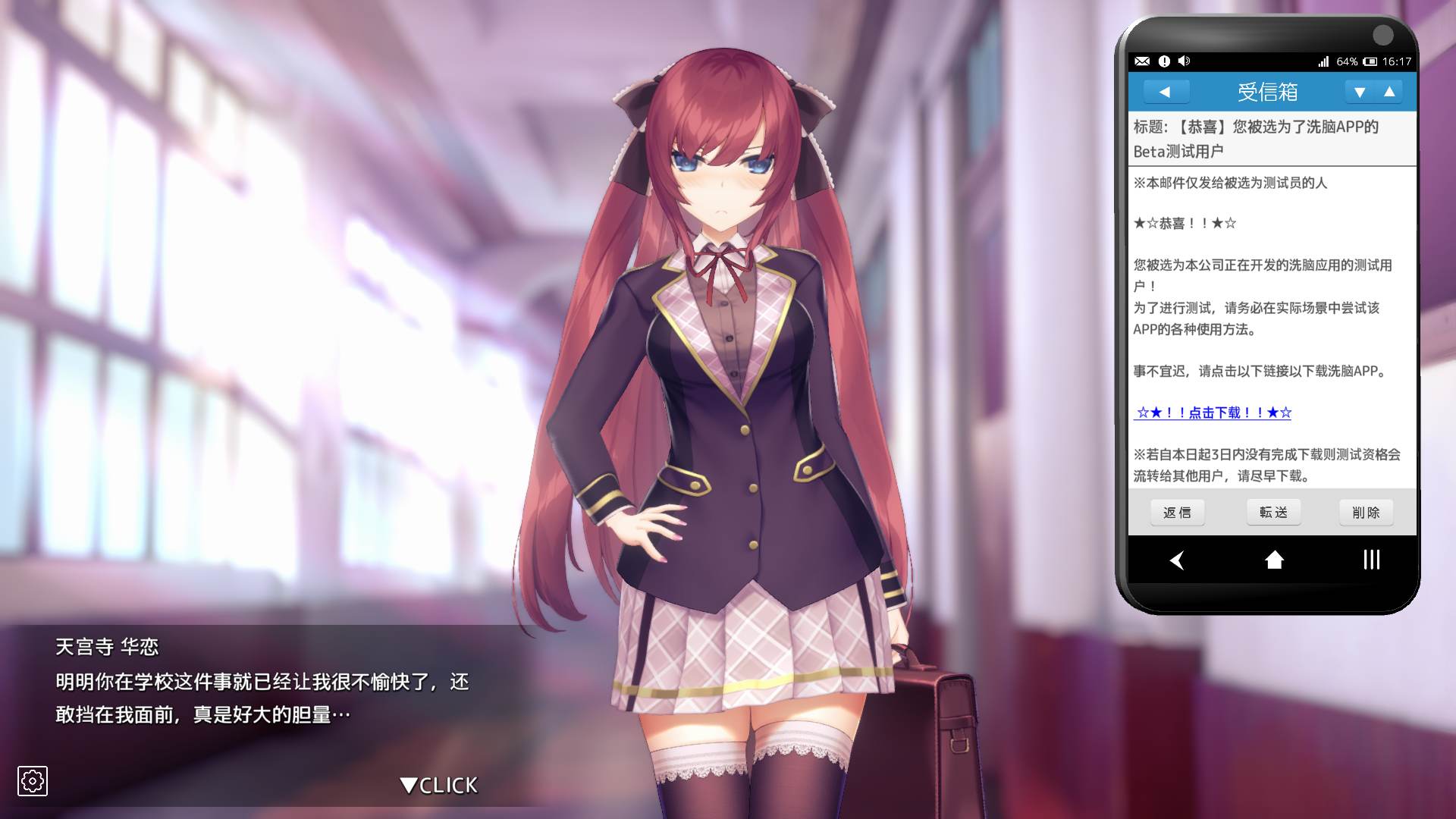Viewport: 1456px width, 819px height.
Task: Tap the 64% signal strength bars indicator
Action: click(x=1323, y=61)
